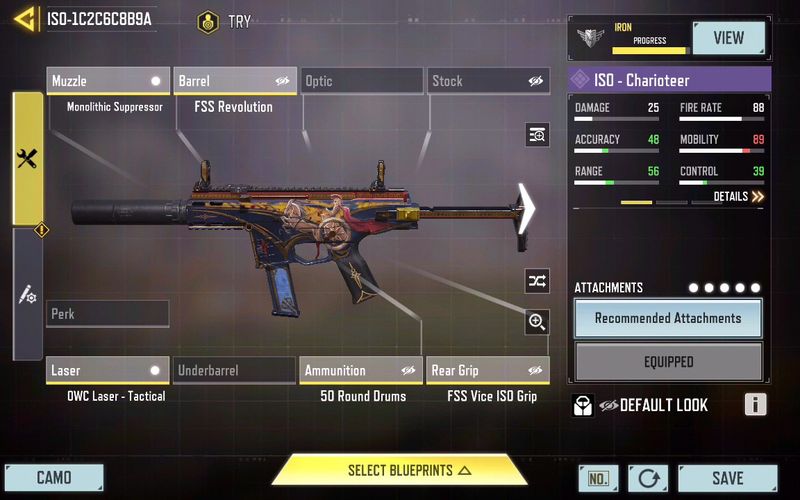Image resolution: width=800 pixels, height=500 pixels.
Task: Select the Barrel attachment slot
Action: pos(235,81)
